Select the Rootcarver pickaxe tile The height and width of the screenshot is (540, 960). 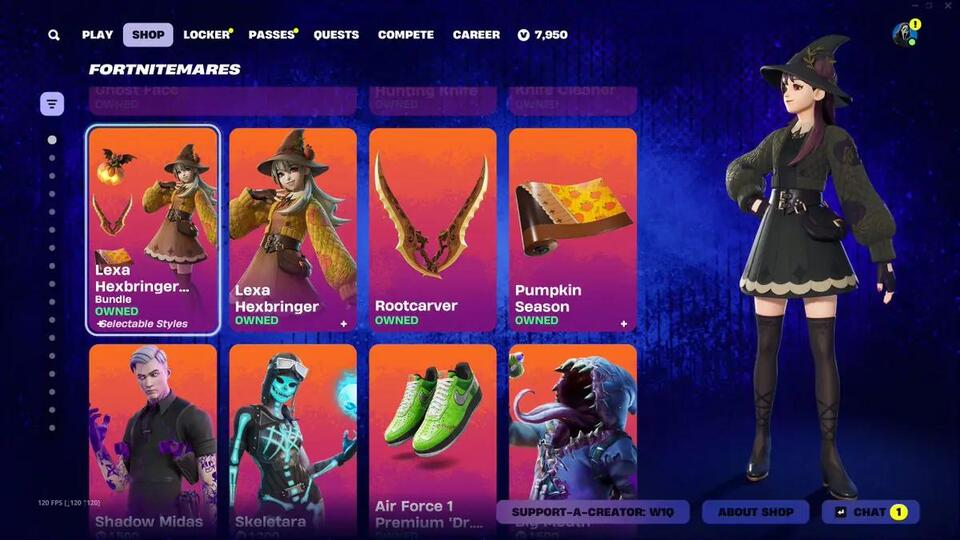click(432, 230)
